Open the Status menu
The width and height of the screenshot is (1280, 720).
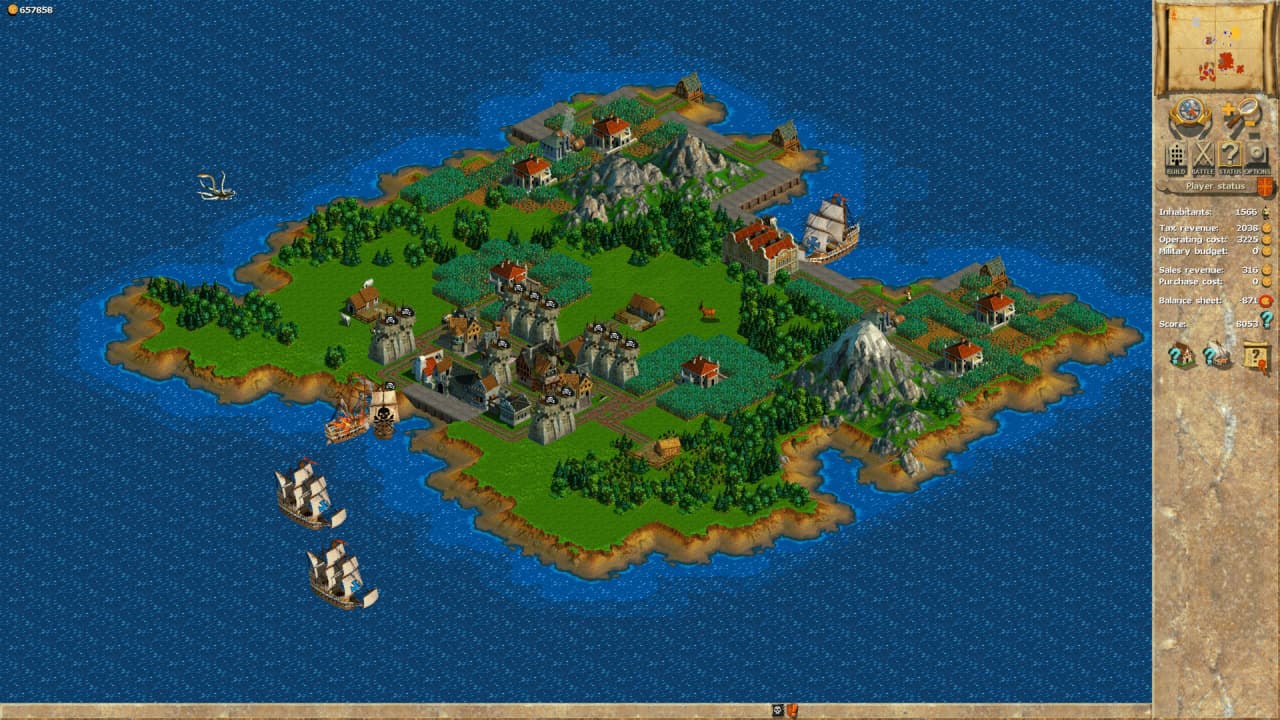[x=1229, y=157]
